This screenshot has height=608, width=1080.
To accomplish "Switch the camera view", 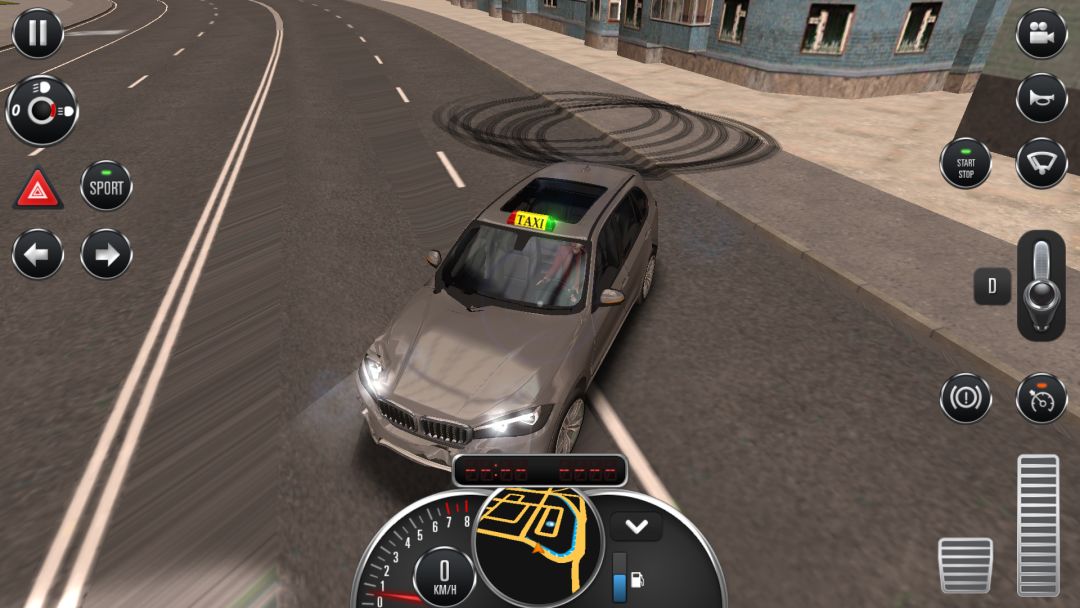I will [1041, 33].
